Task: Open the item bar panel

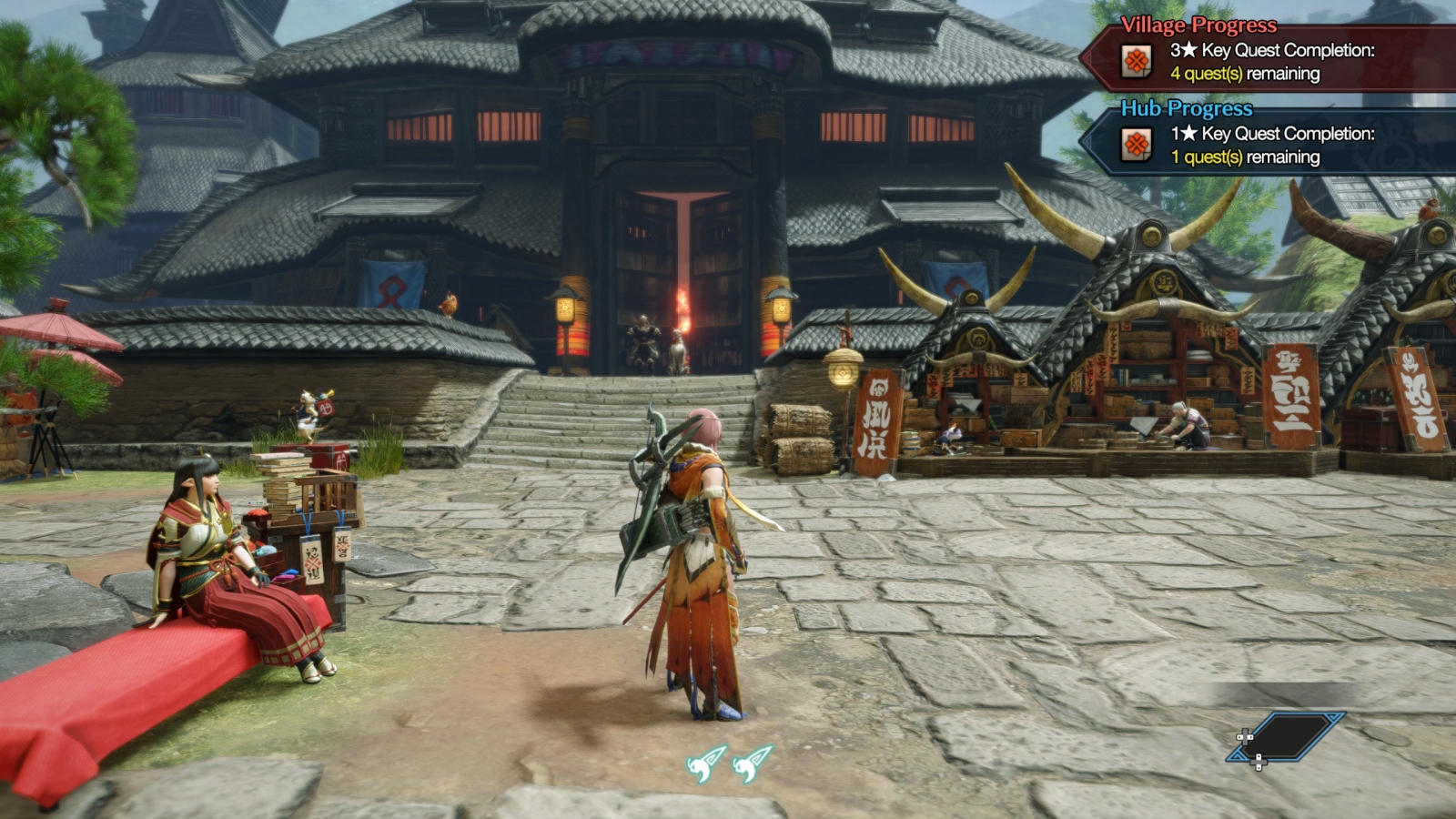Action: (x=1285, y=737)
